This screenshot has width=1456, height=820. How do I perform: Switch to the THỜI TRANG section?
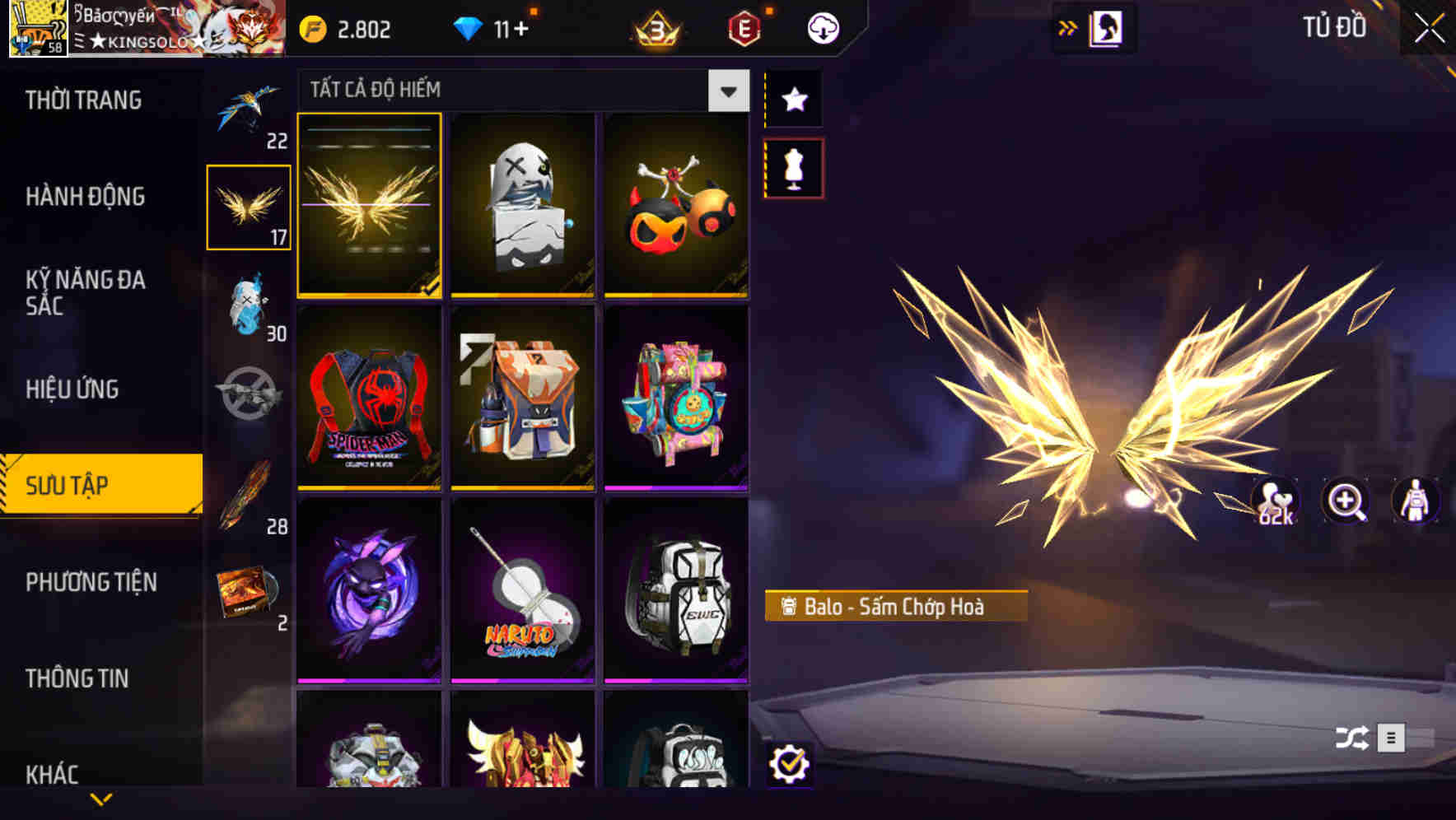[x=82, y=100]
